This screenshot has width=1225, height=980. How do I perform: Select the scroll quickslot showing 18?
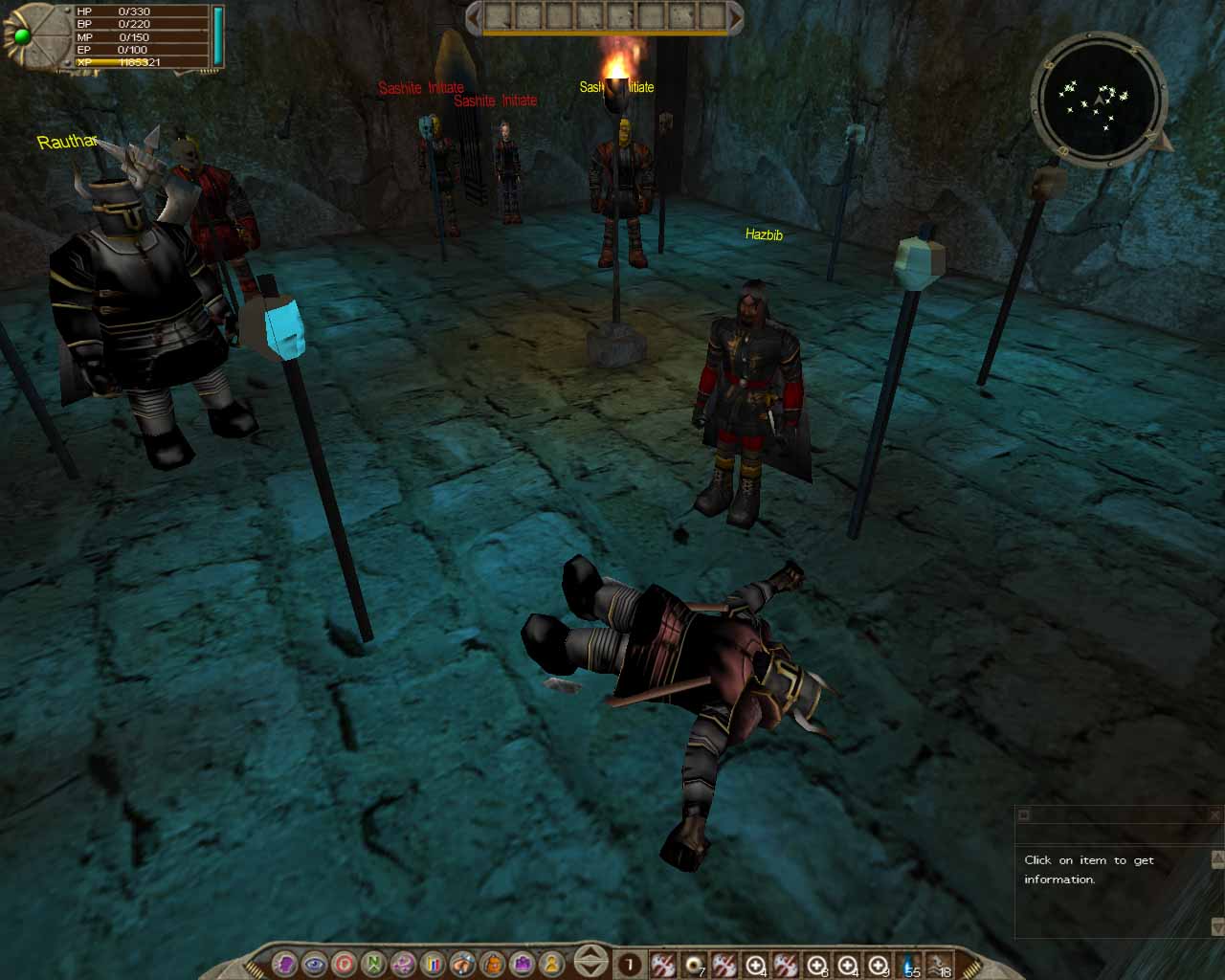[x=938, y=965]
